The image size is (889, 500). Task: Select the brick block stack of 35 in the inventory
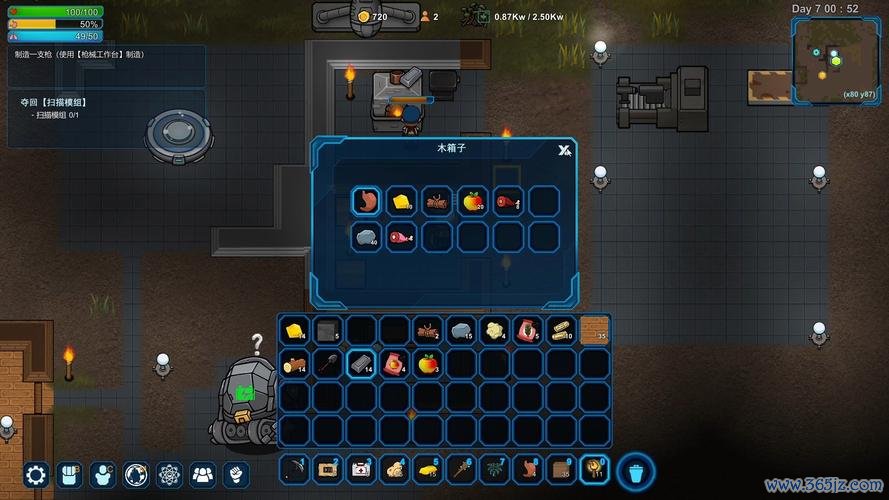tap(595, 329)
